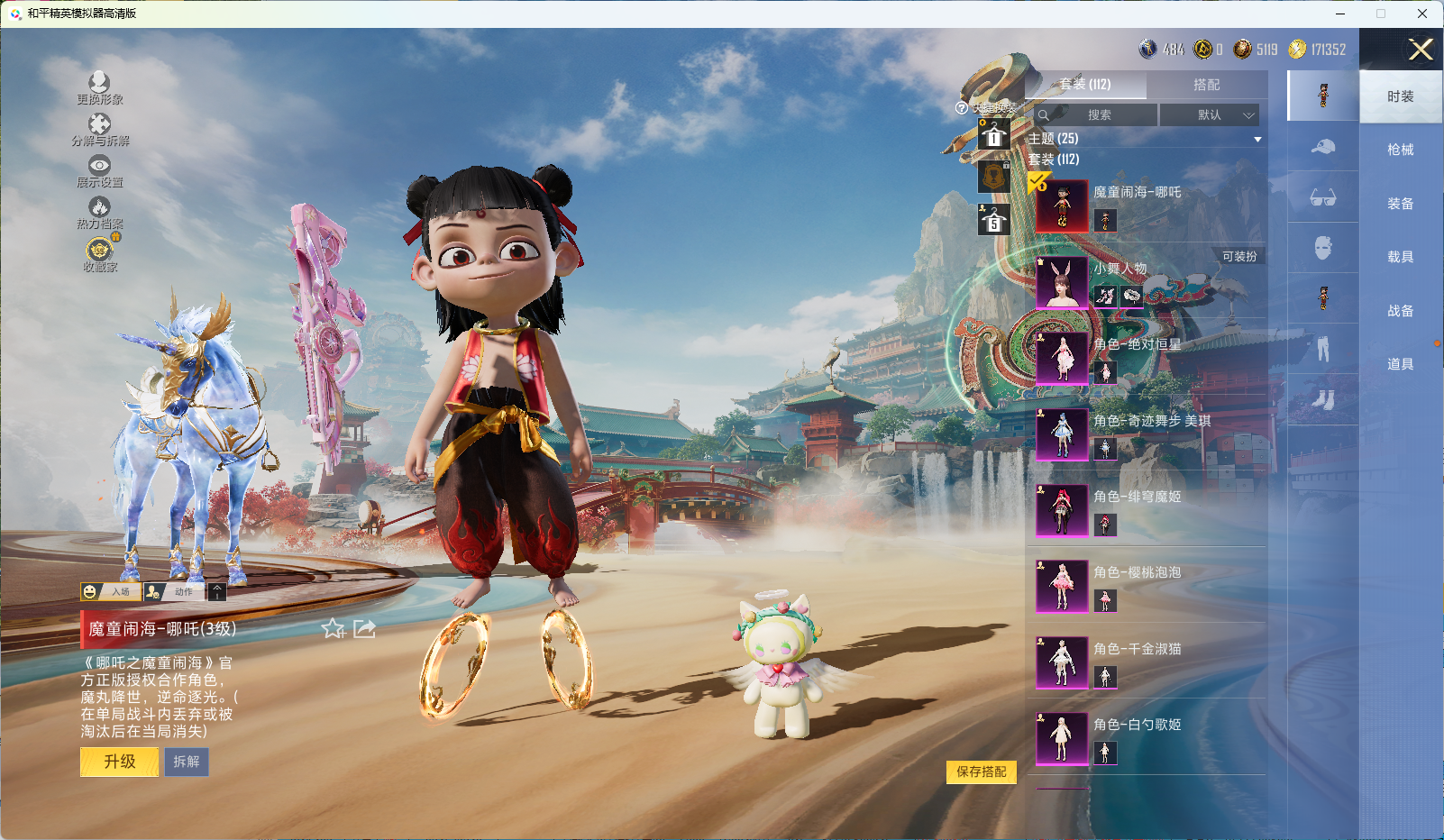Favorite the outfit with the star icon
This screenshot has width=1444, height=840.
pyautogui.click(x=334, y=629)
